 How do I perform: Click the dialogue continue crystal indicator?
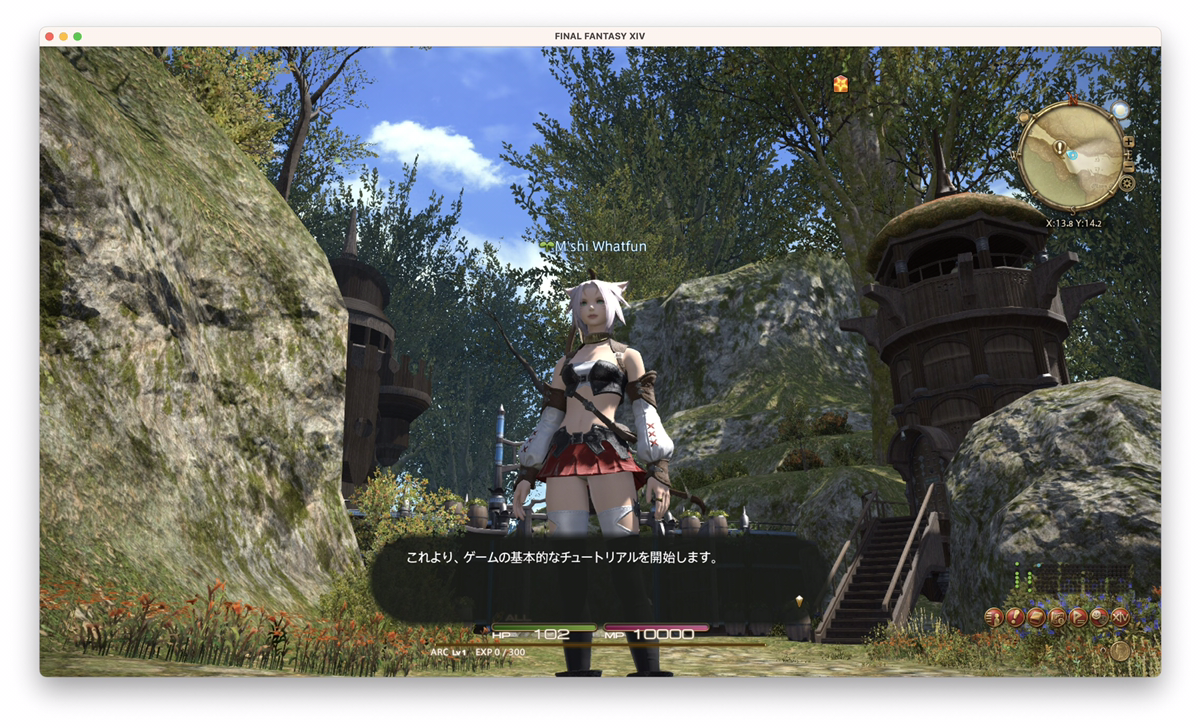tap(798, 601)
